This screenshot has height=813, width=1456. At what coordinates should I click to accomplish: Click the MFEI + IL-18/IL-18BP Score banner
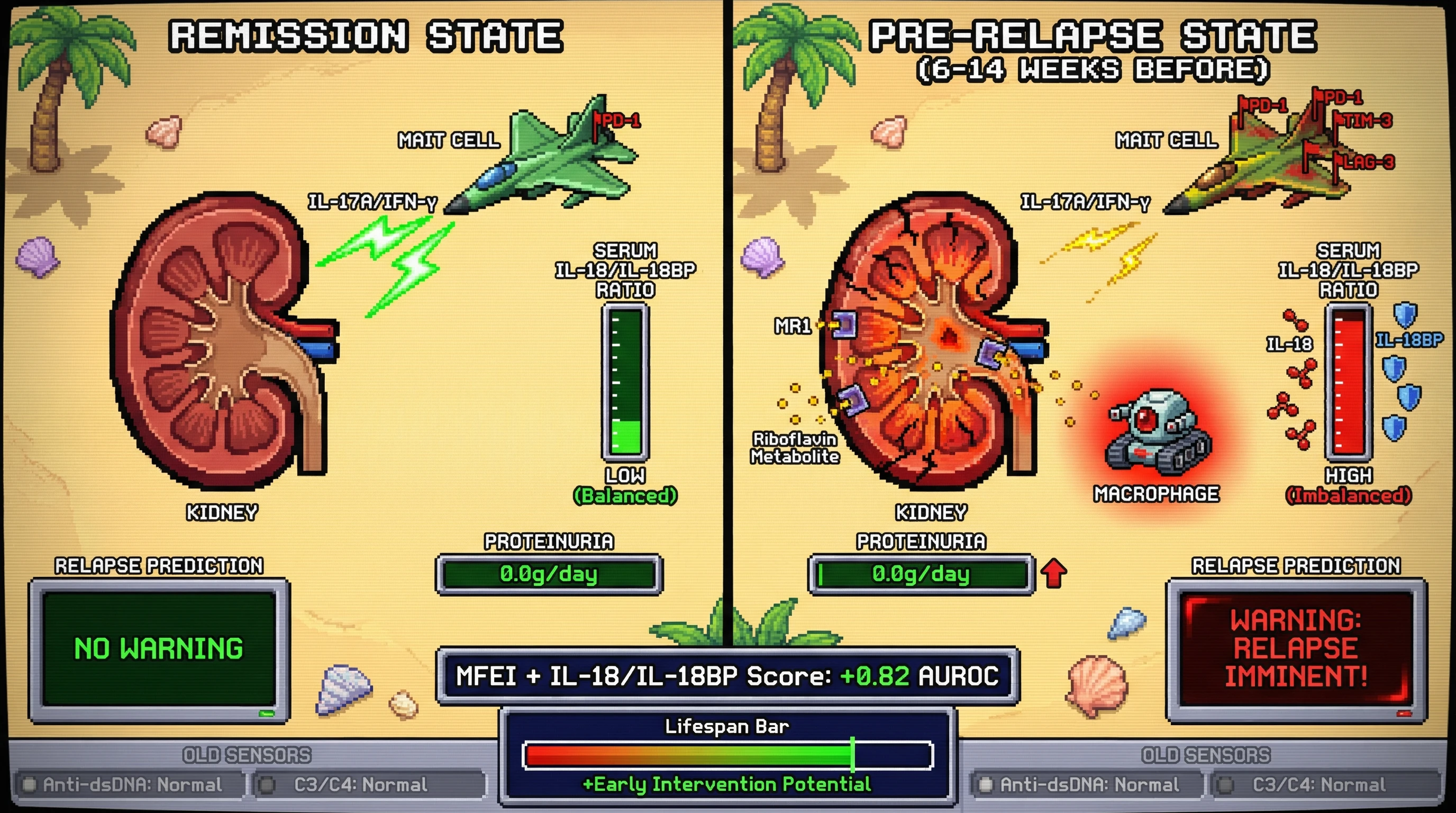click(727, 675)
